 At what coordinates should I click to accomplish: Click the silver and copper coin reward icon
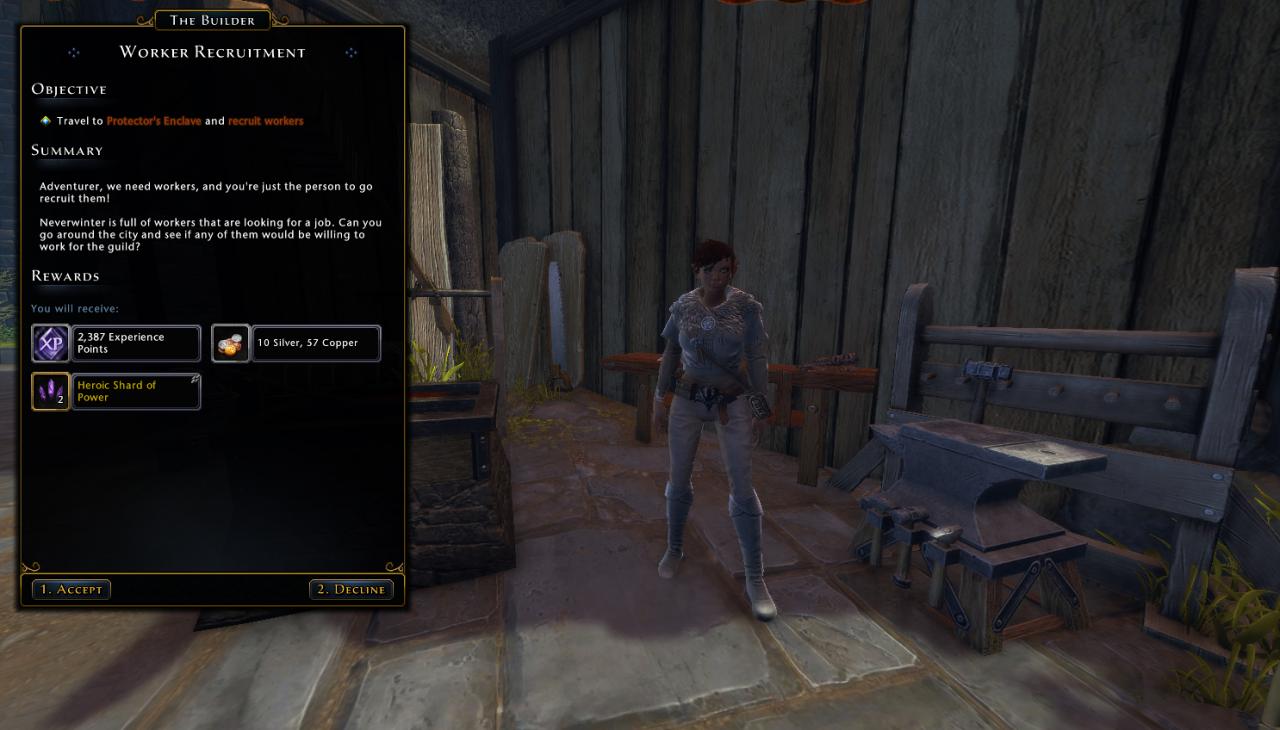click(x=230, y=344)
